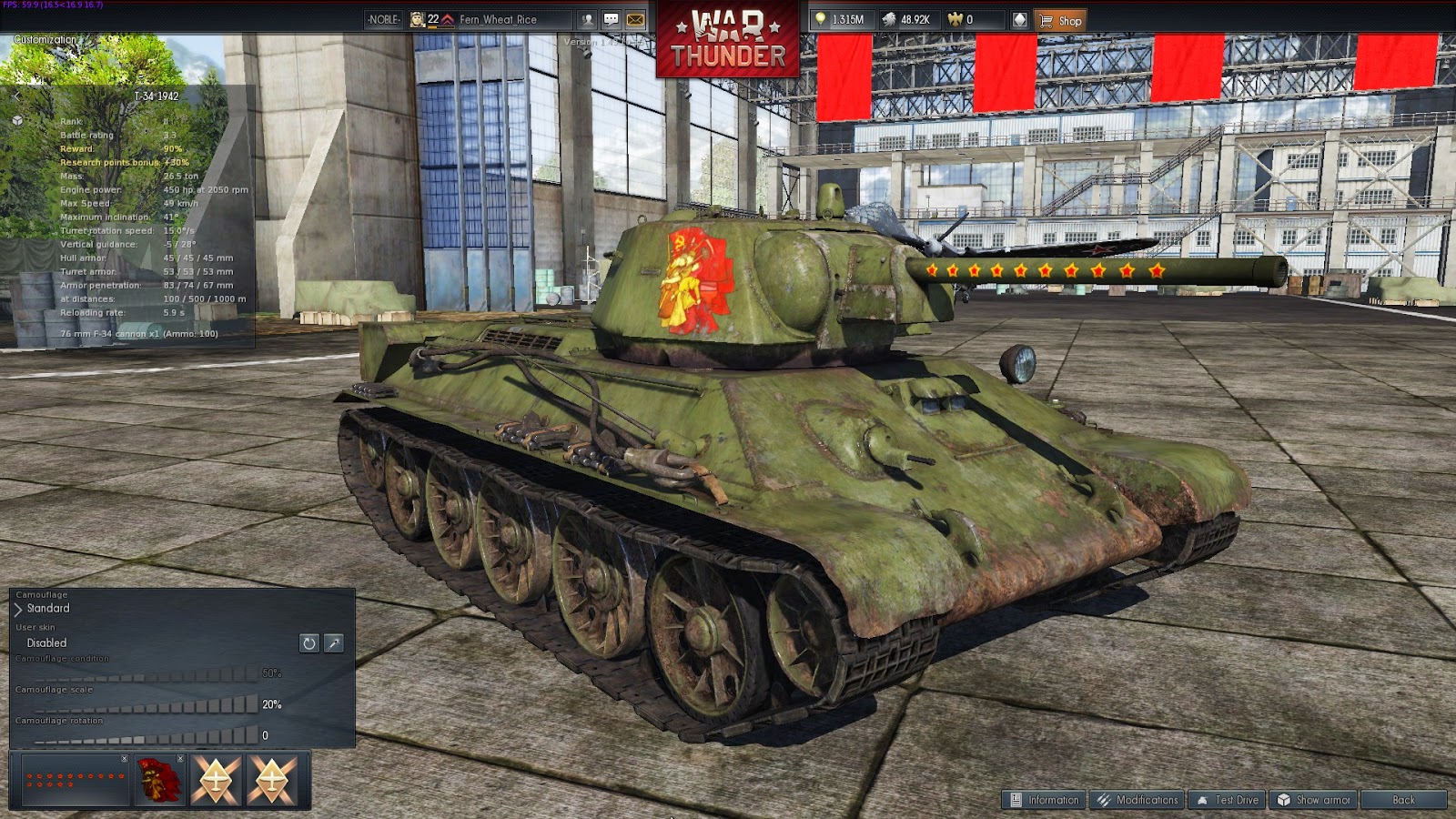Viewport: 1456px width, 819px height.
Task: Click the reset camouflage rotation arrow icon
Action: (x=308, y=643)
